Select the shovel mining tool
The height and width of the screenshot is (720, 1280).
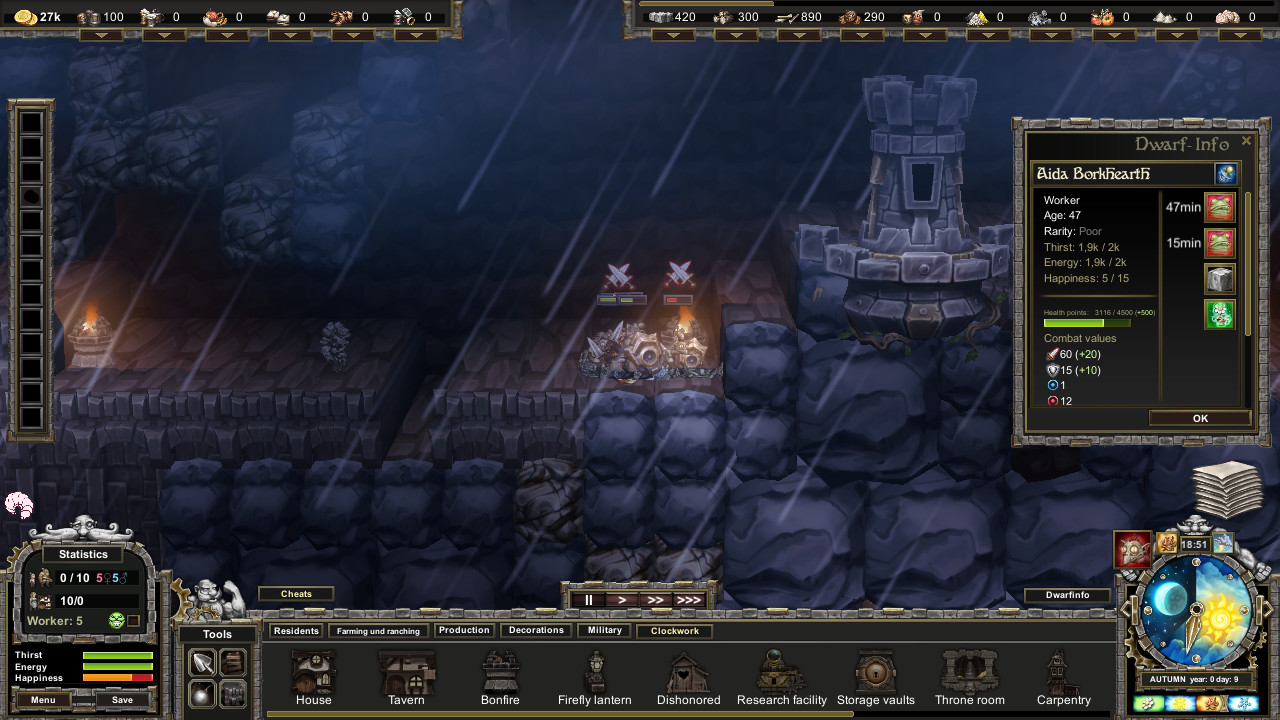click(202, 661)
